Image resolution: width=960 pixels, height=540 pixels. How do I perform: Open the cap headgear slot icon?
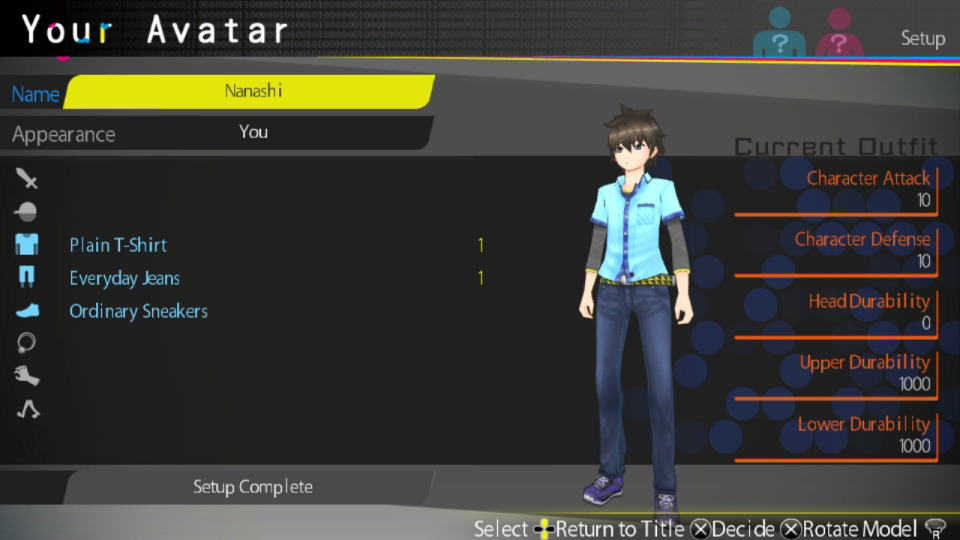point(27,212)
